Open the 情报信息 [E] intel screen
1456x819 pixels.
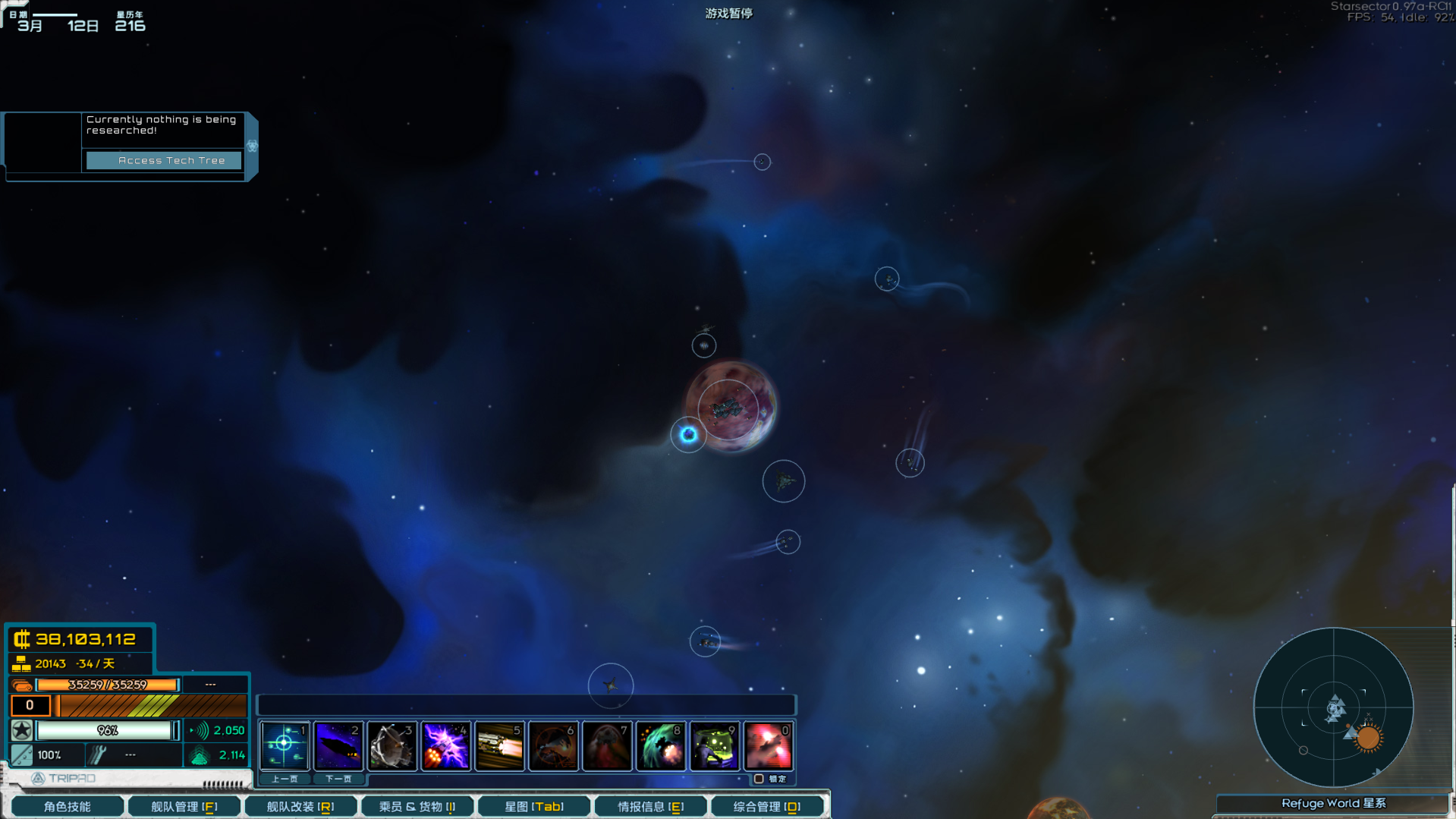tap(650, 805)
